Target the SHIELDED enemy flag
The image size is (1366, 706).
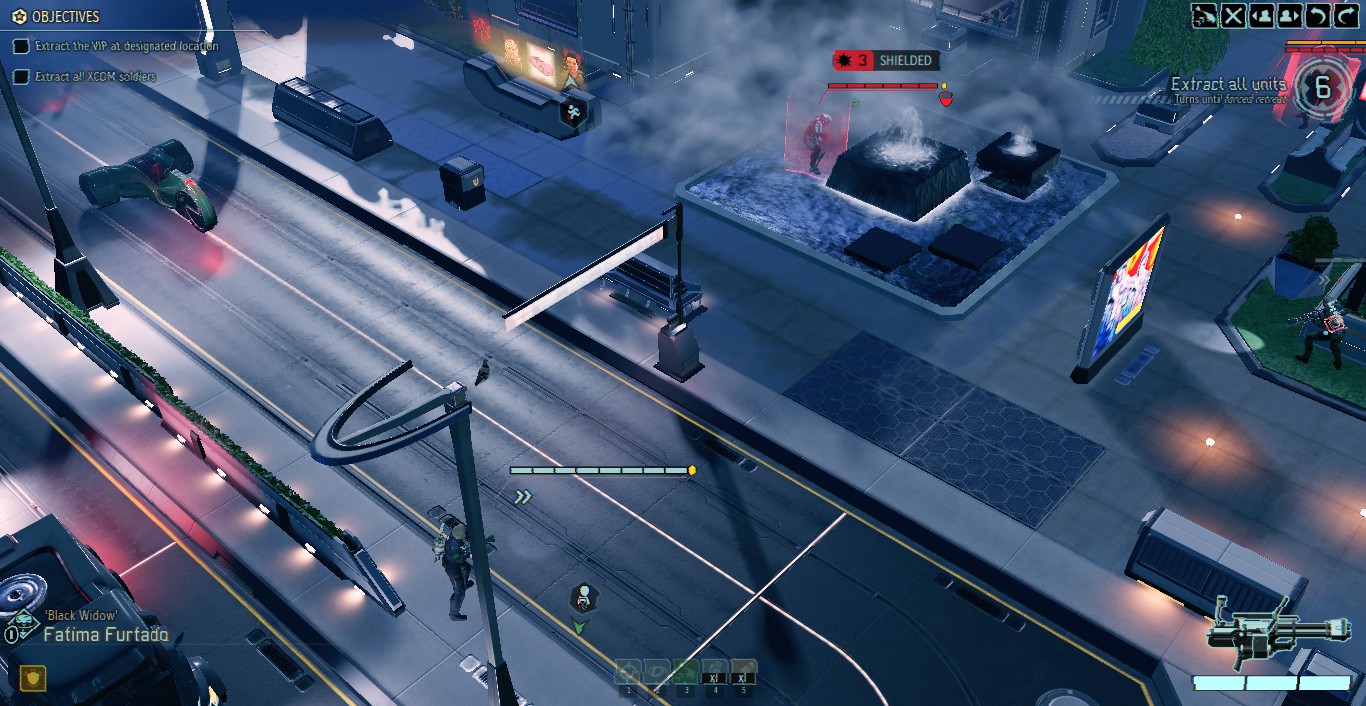point(884,61)
